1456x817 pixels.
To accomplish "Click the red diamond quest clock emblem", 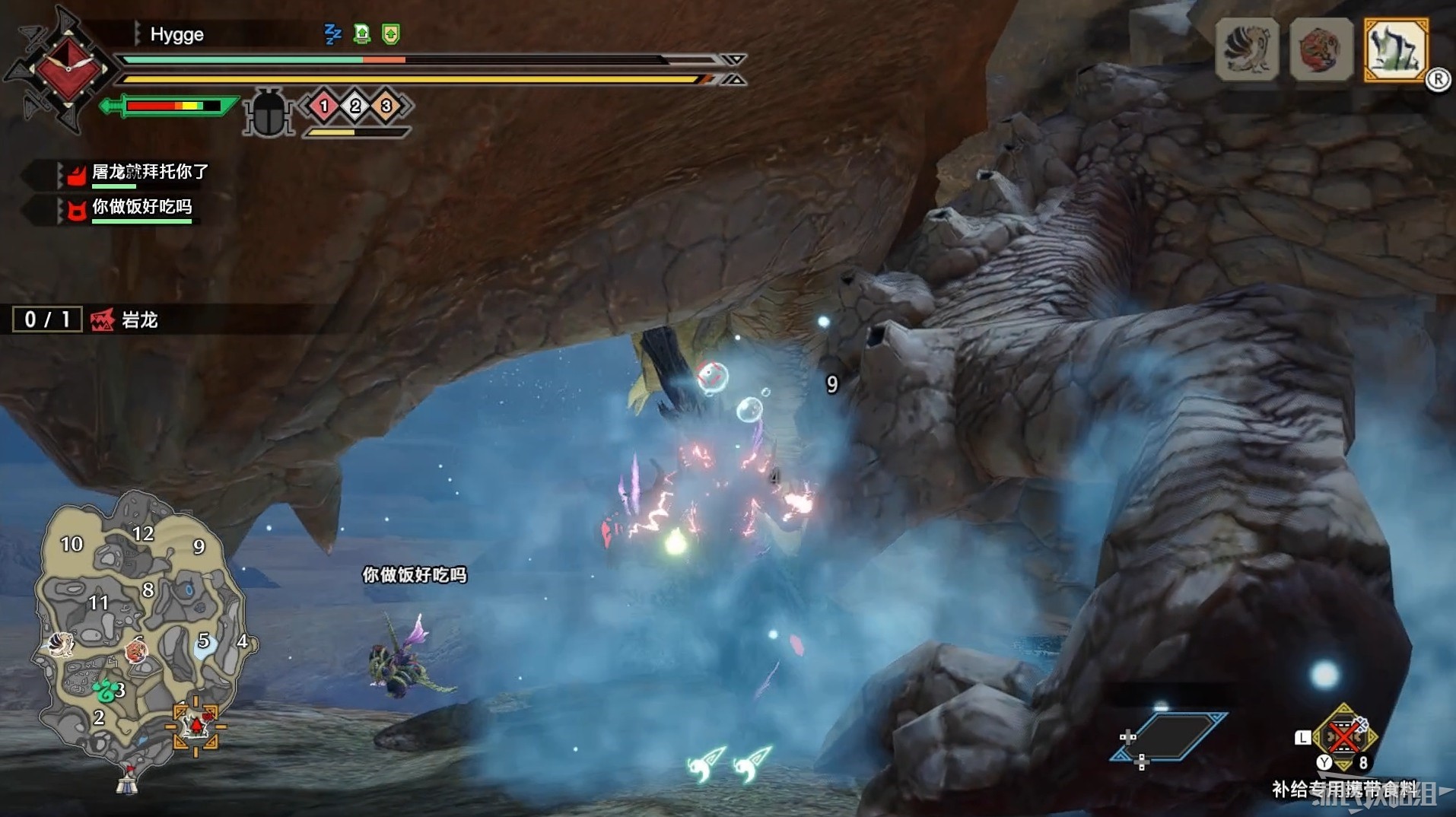I will point(67,70).
